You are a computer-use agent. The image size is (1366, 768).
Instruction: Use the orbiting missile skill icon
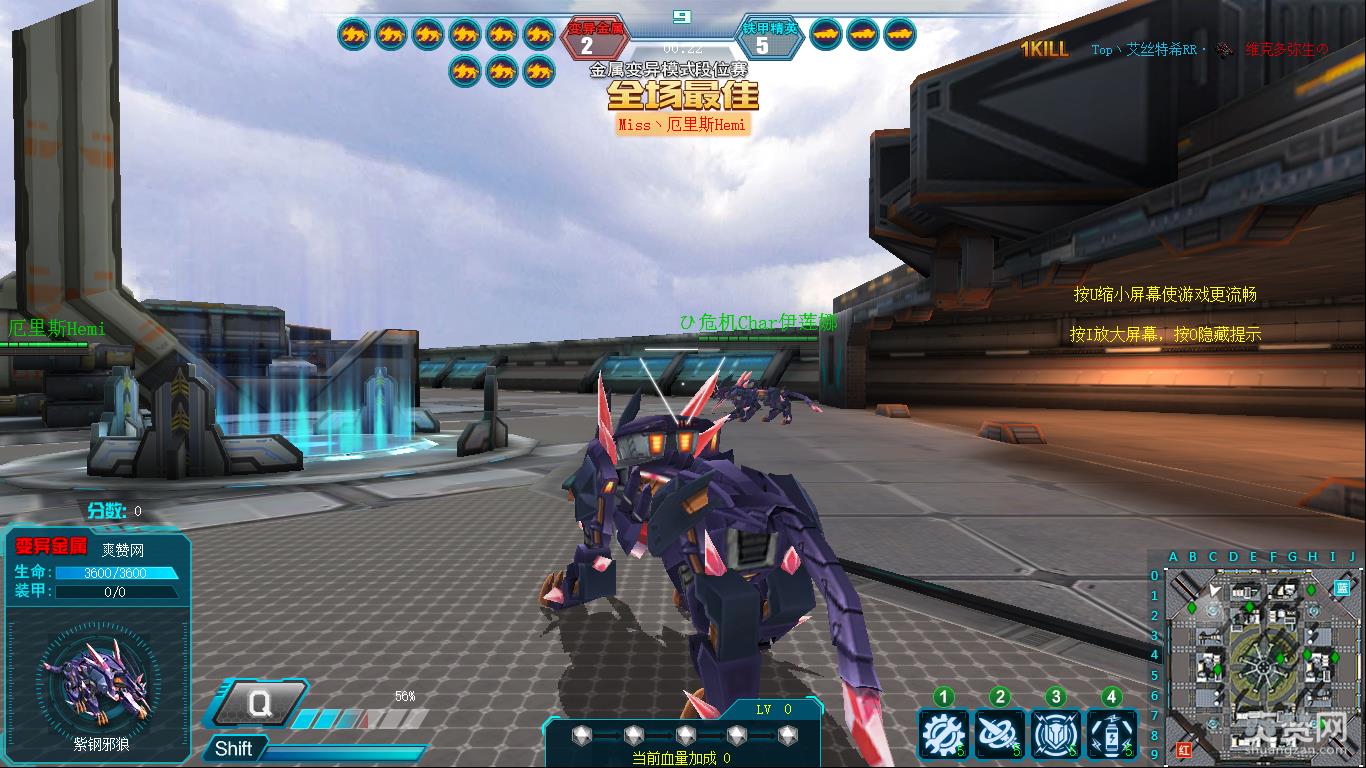pyautogui.click(x=999, y=735)
